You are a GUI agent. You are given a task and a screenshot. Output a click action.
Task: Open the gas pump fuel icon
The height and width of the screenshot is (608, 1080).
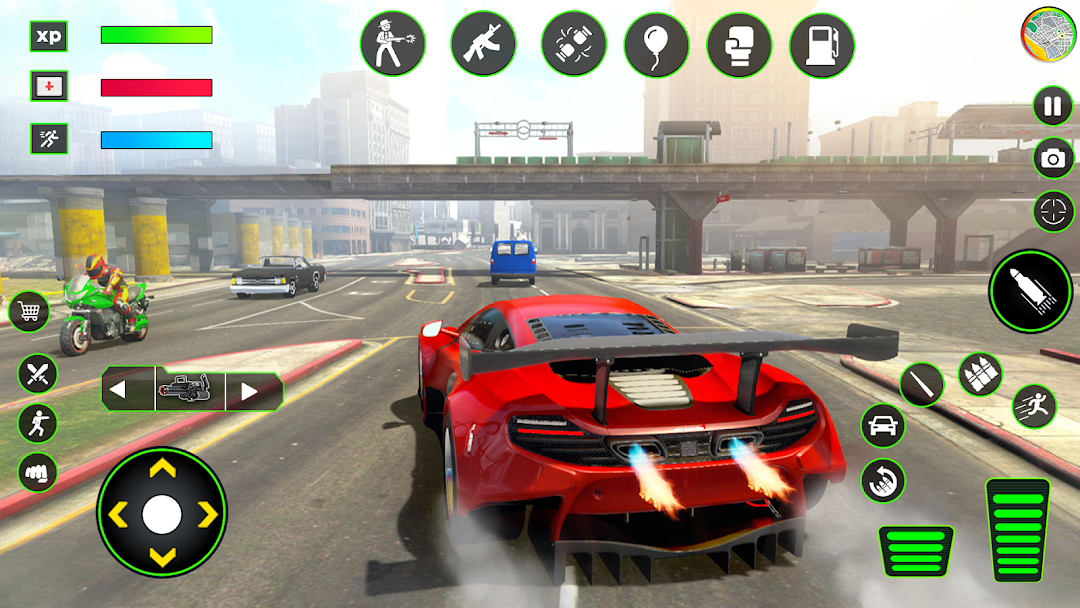point(822,44)
